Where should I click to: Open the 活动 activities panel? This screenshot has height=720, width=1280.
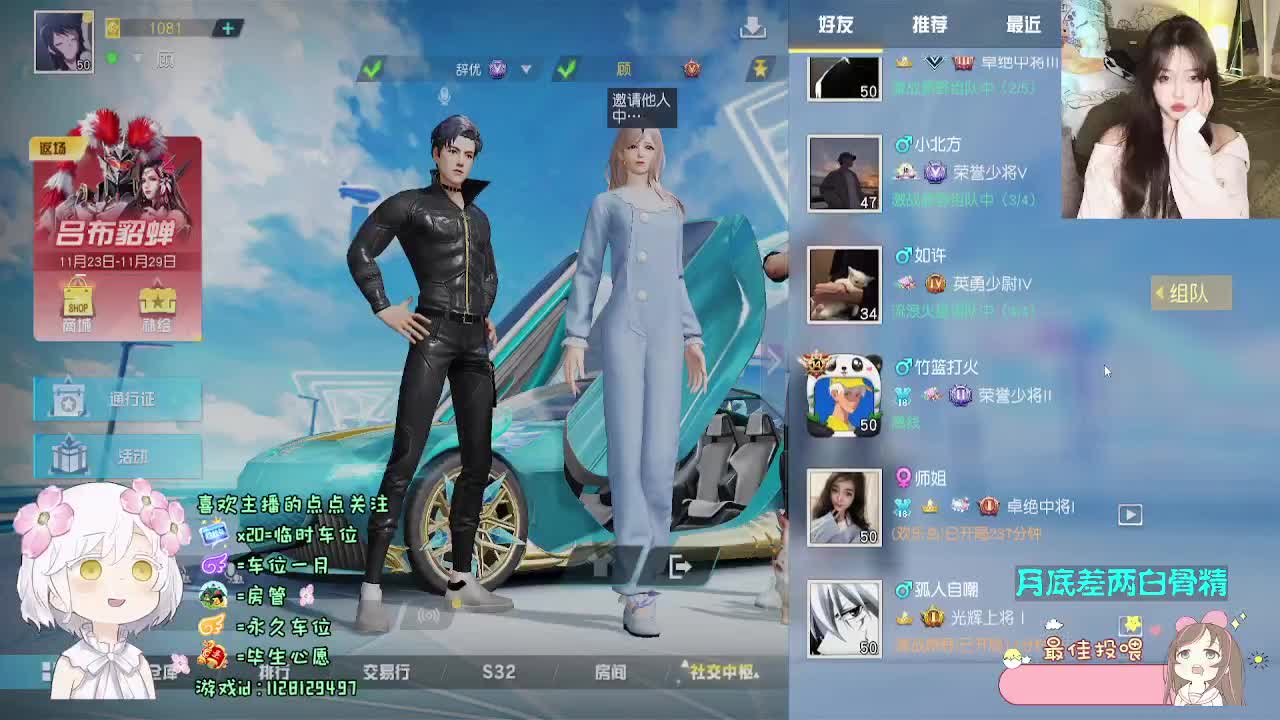pyautogui.click(x=117, y=457)
